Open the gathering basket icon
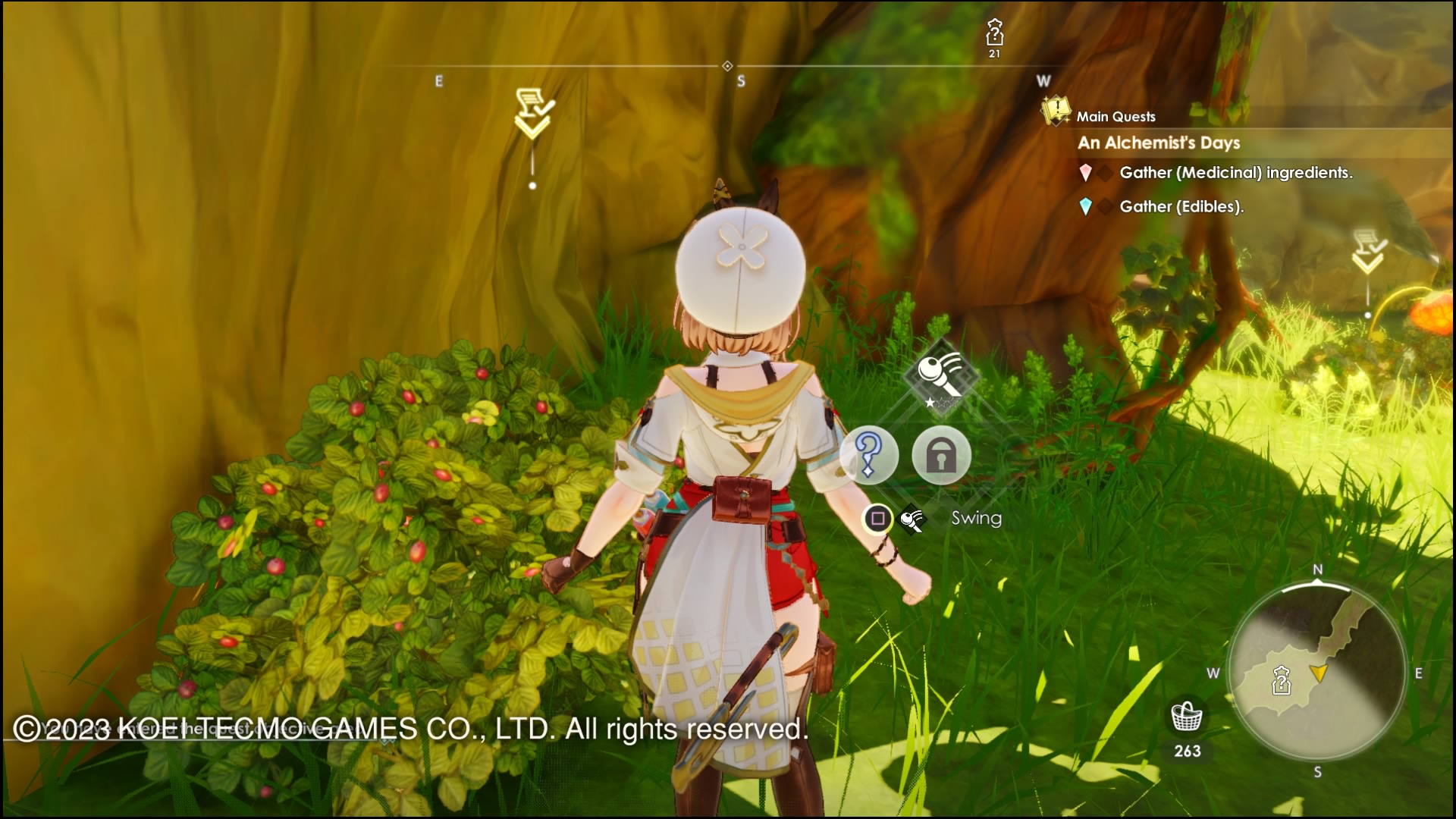Image resolution: width=1456 pixels, height=819 pixels. (1187, 715)
